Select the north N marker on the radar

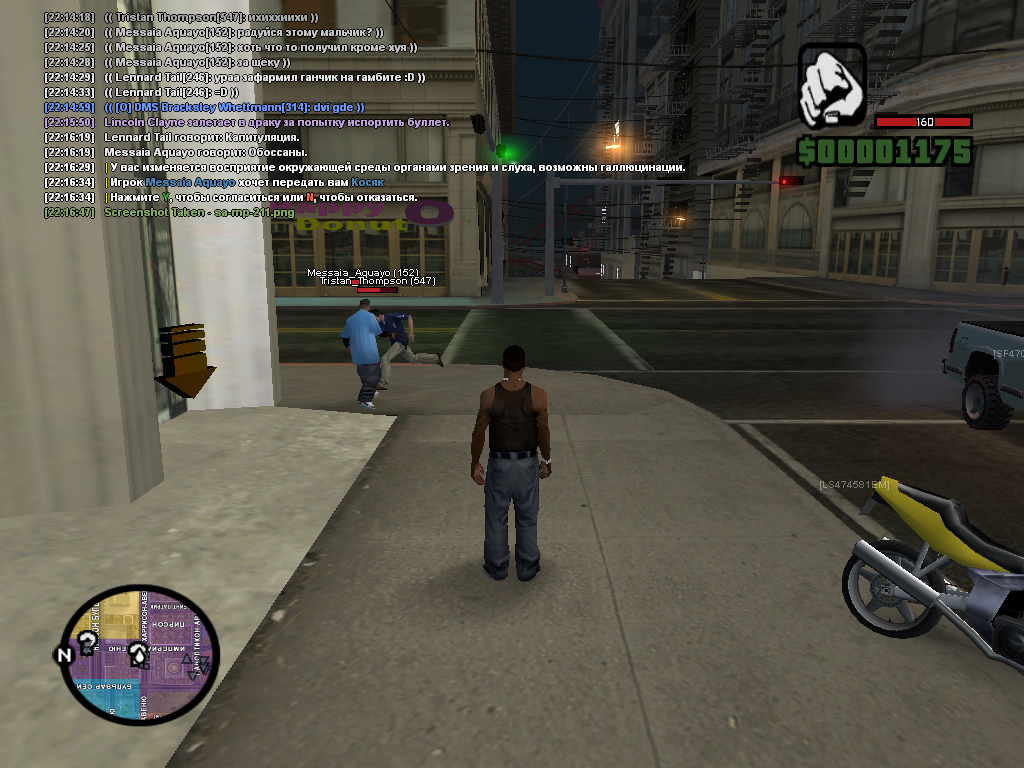point(64,656)
